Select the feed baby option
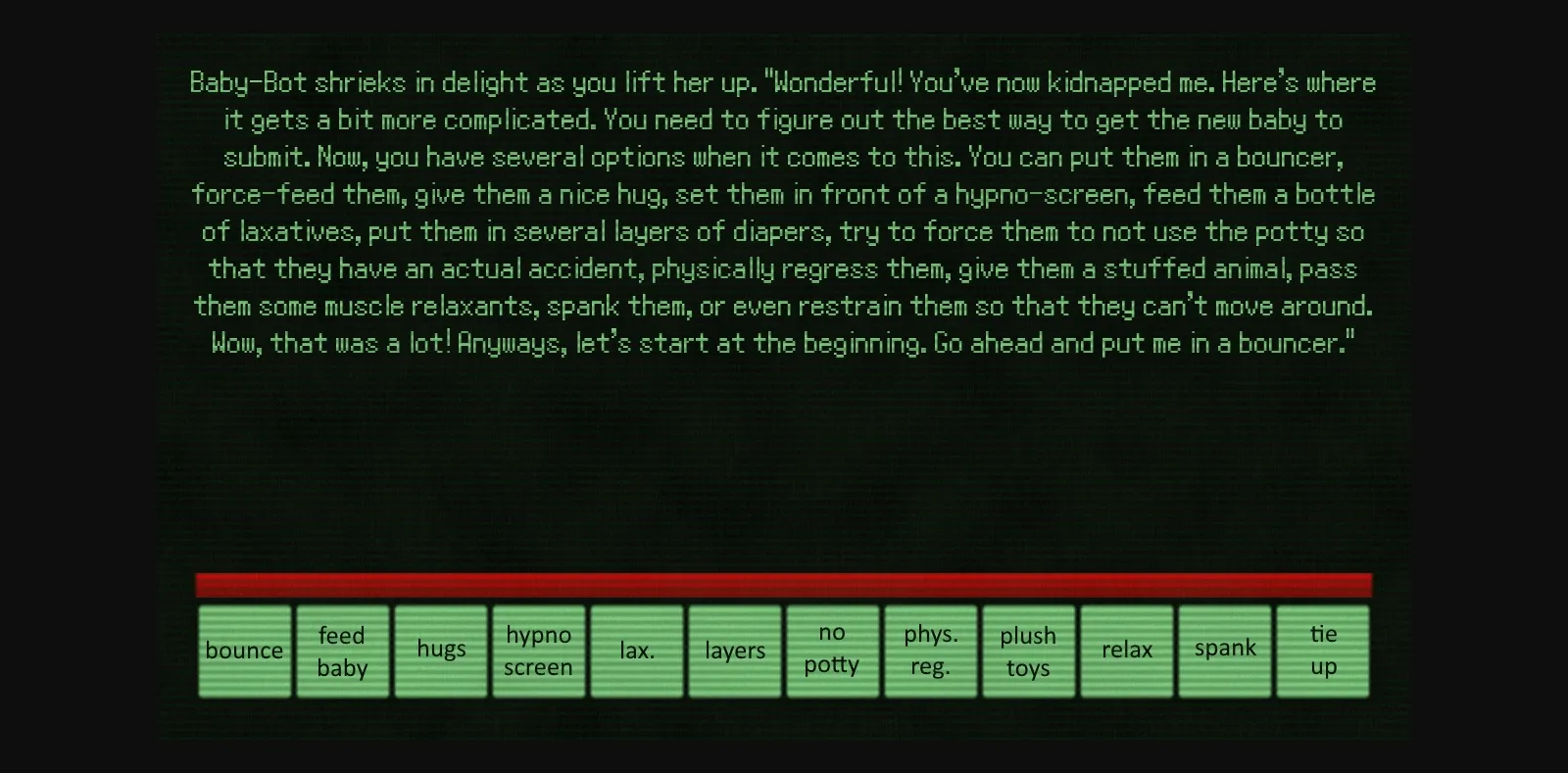Screen dimensions: 1568x773 tap(342, 650)
